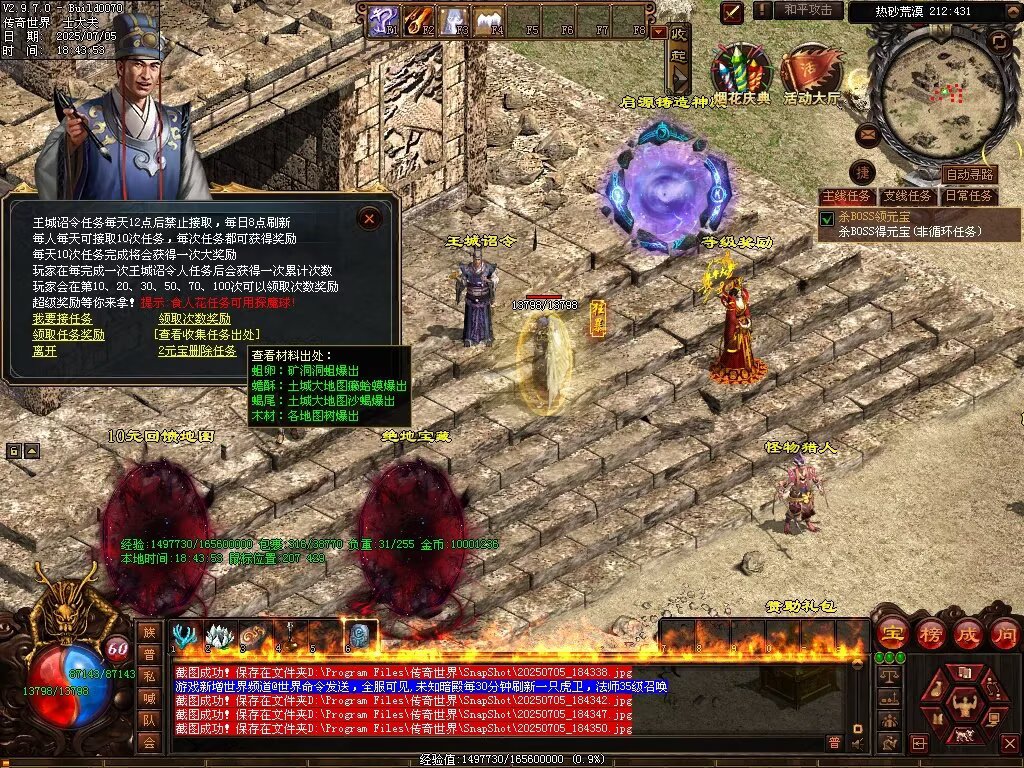Open the mail envelope icon
1024x768 pixels.
868,134
